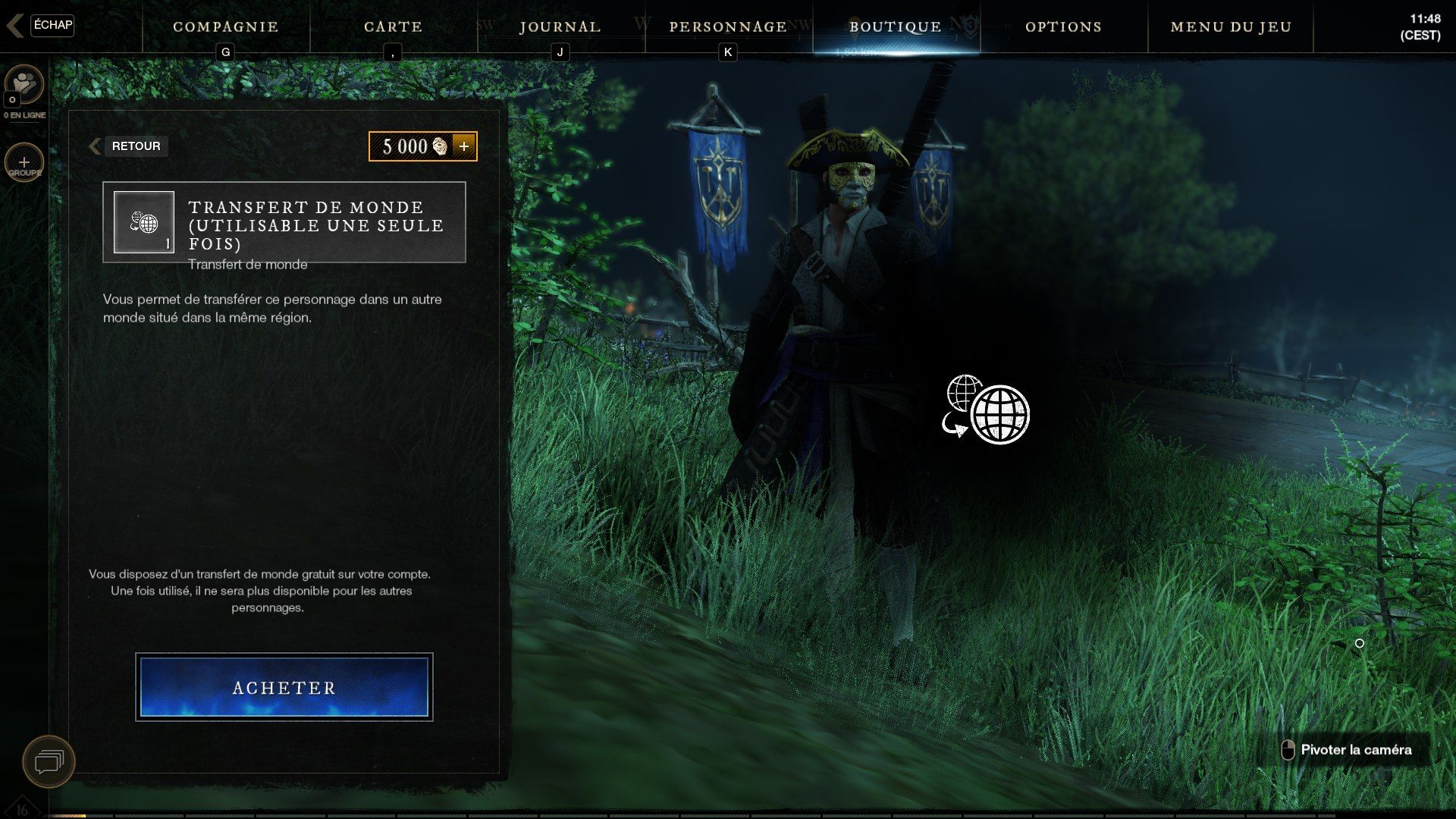Viewport: 1456px width, 819px height.
Task: Select the Boutique tab
Action: (x=896, y=27)
